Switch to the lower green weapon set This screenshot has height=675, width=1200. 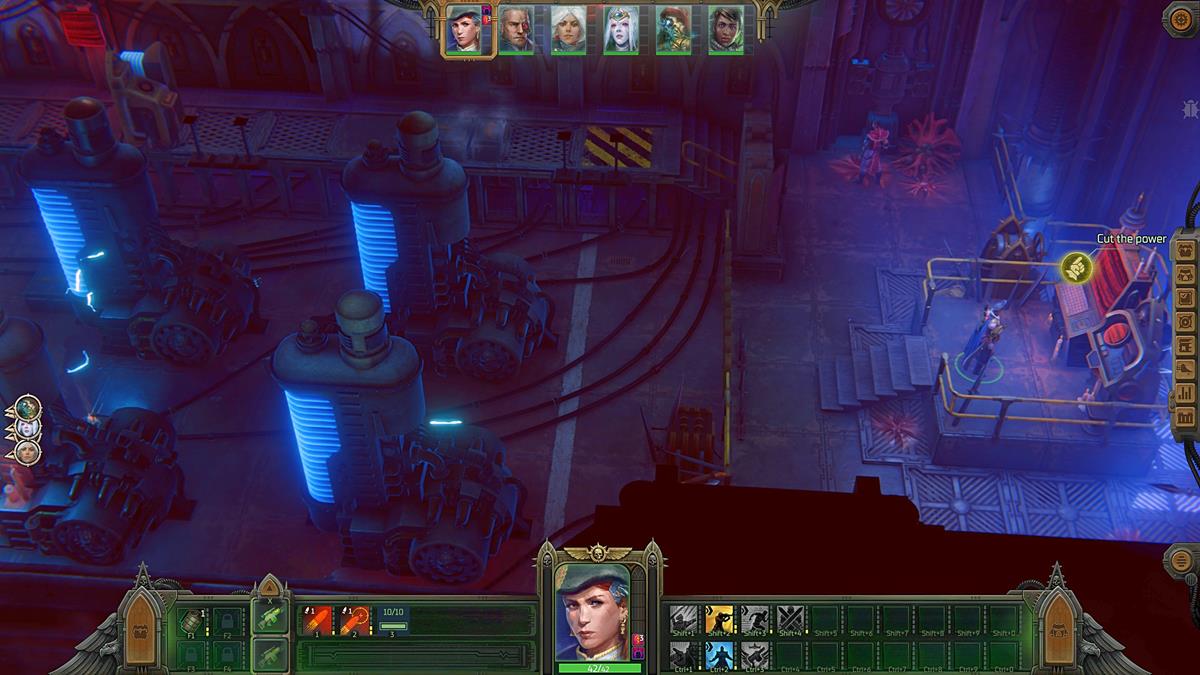(x=270, y=655)
